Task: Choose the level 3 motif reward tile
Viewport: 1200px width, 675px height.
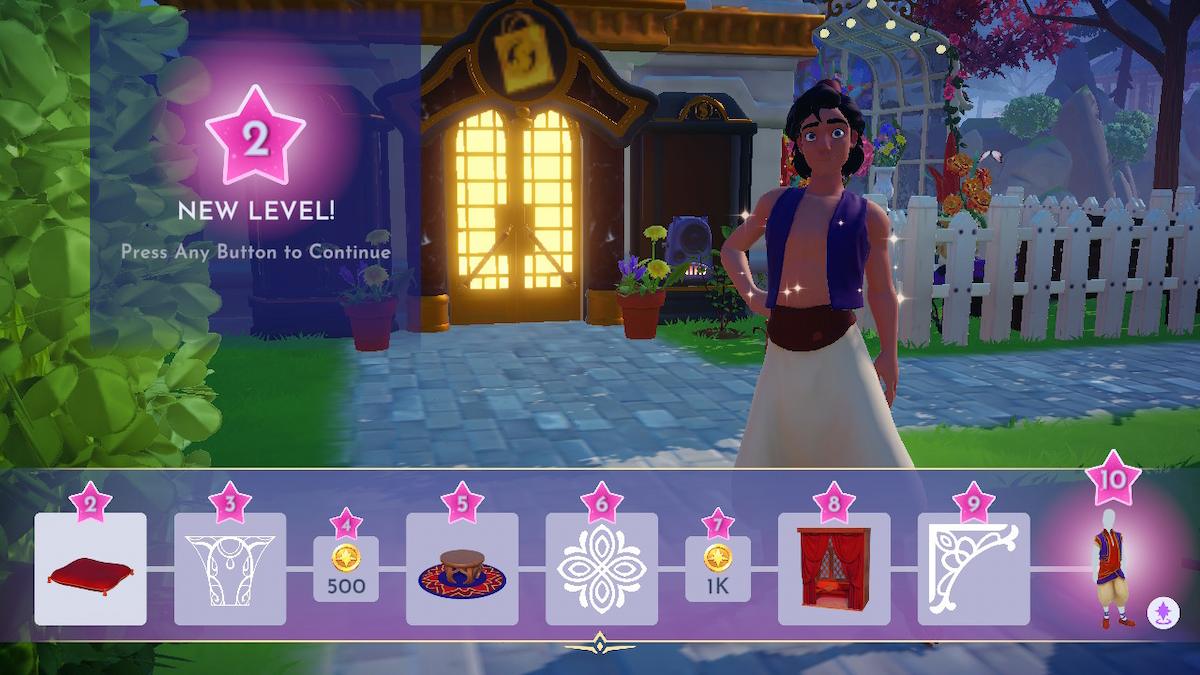Action: (x=230, y=569)
